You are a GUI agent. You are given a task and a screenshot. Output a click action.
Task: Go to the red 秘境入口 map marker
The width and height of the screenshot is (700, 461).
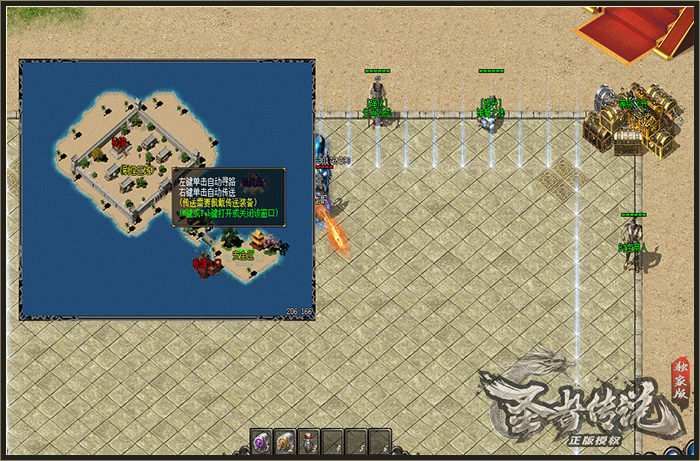[x=205, y=264]
